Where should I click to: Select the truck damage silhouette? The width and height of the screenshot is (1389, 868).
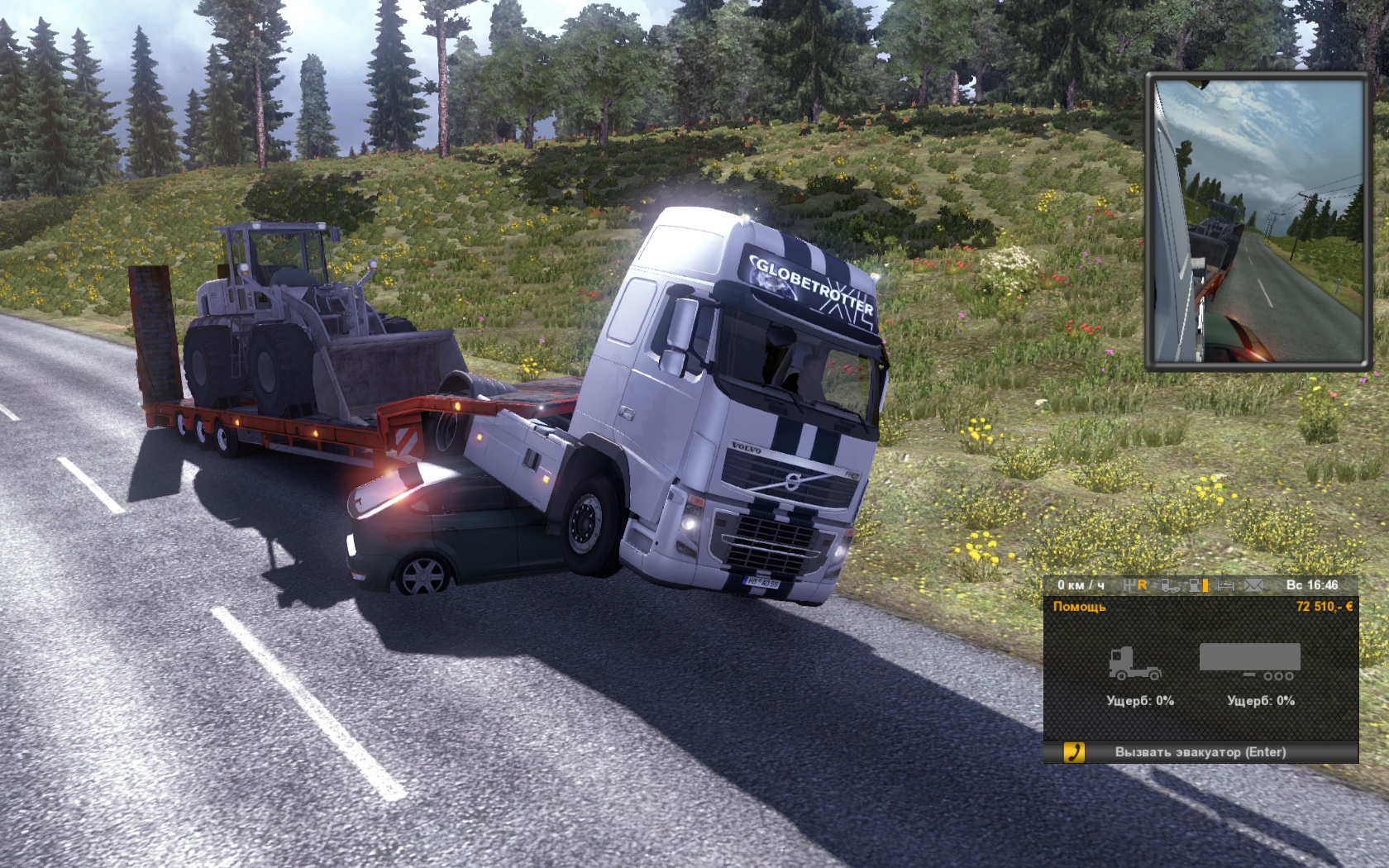(x=1135, y=663)
